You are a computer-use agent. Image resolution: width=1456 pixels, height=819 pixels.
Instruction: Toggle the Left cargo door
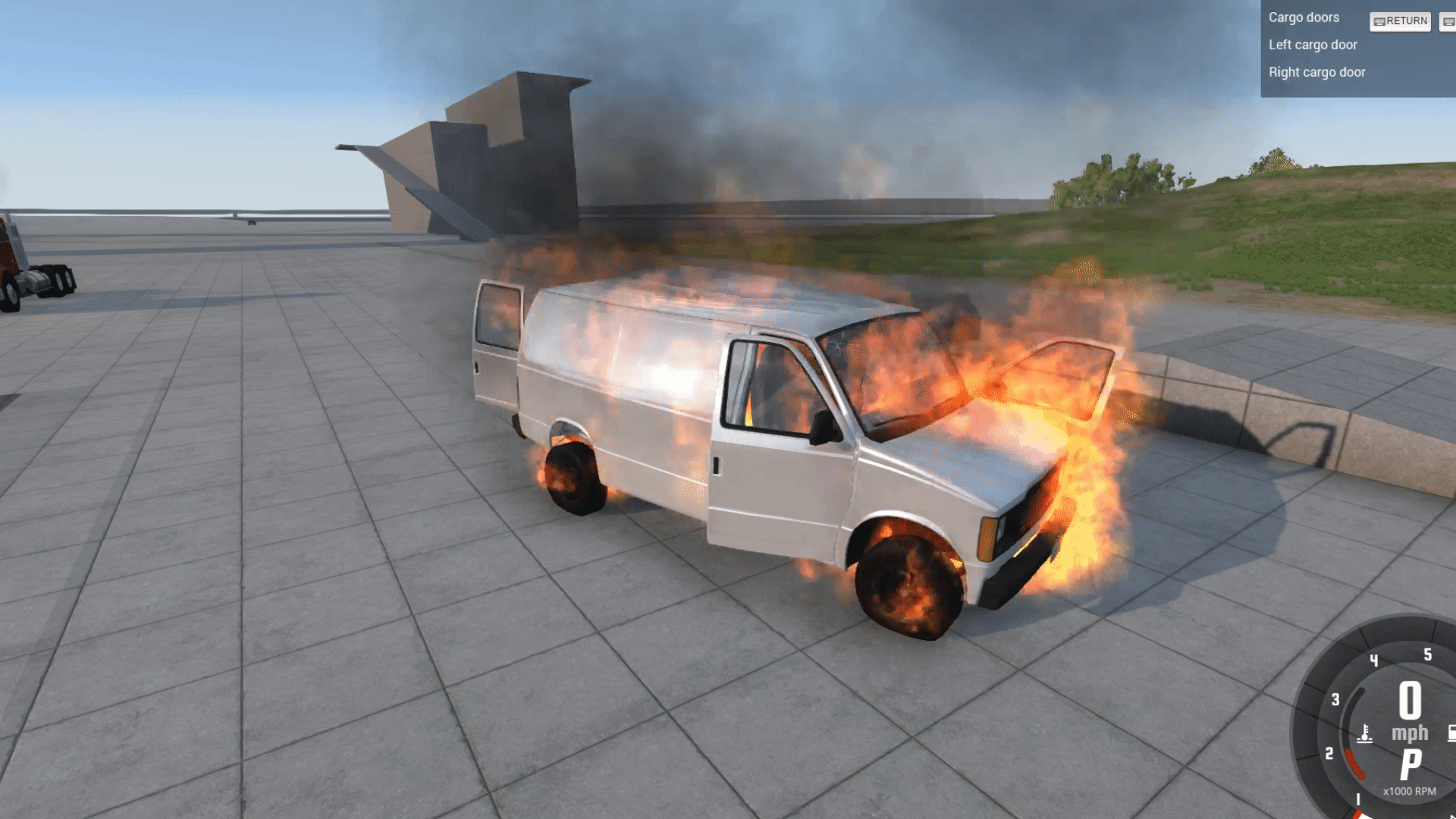[1313, 45]
